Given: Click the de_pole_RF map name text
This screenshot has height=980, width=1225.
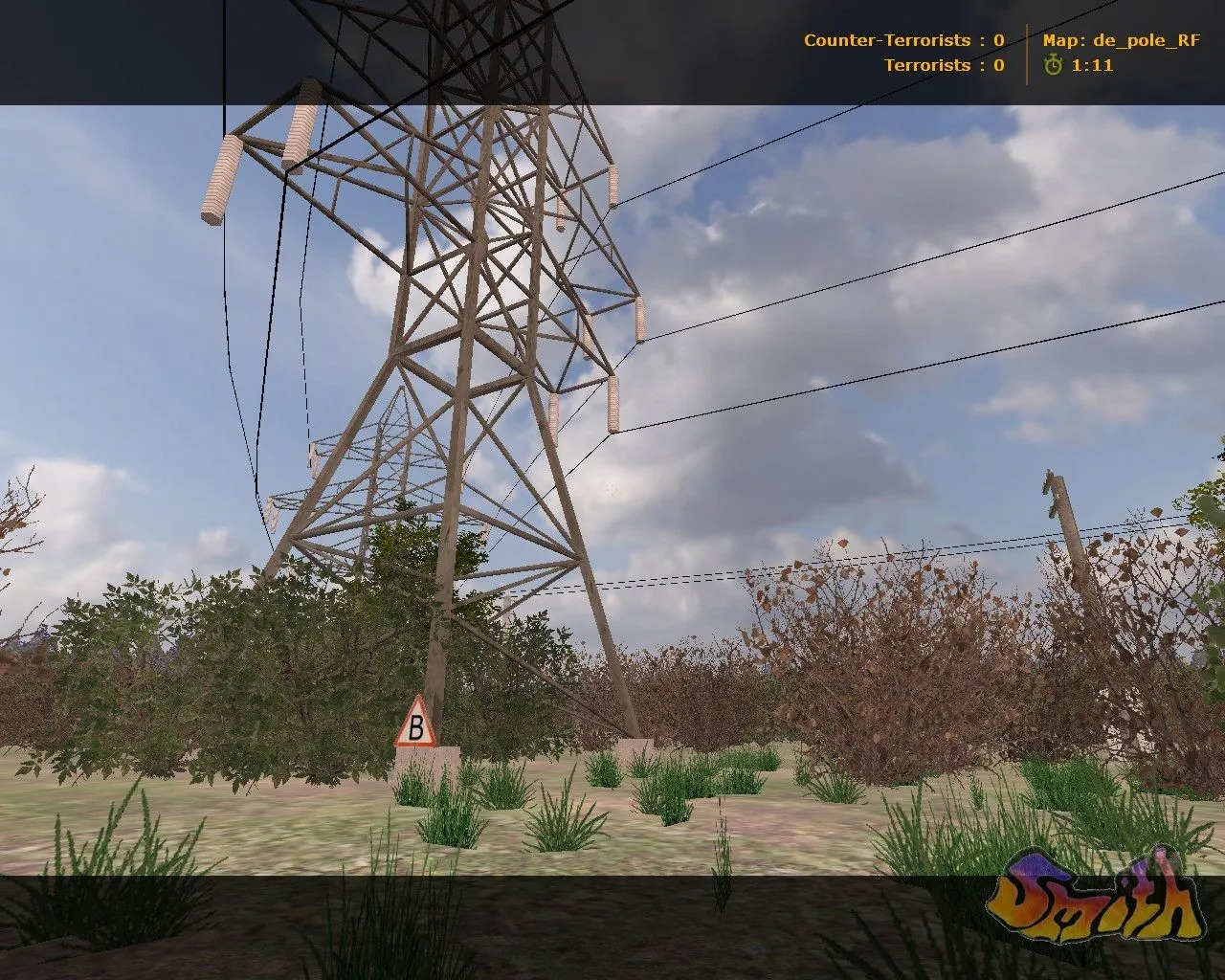Looking at the screenshot, I should pos(1148,40).
